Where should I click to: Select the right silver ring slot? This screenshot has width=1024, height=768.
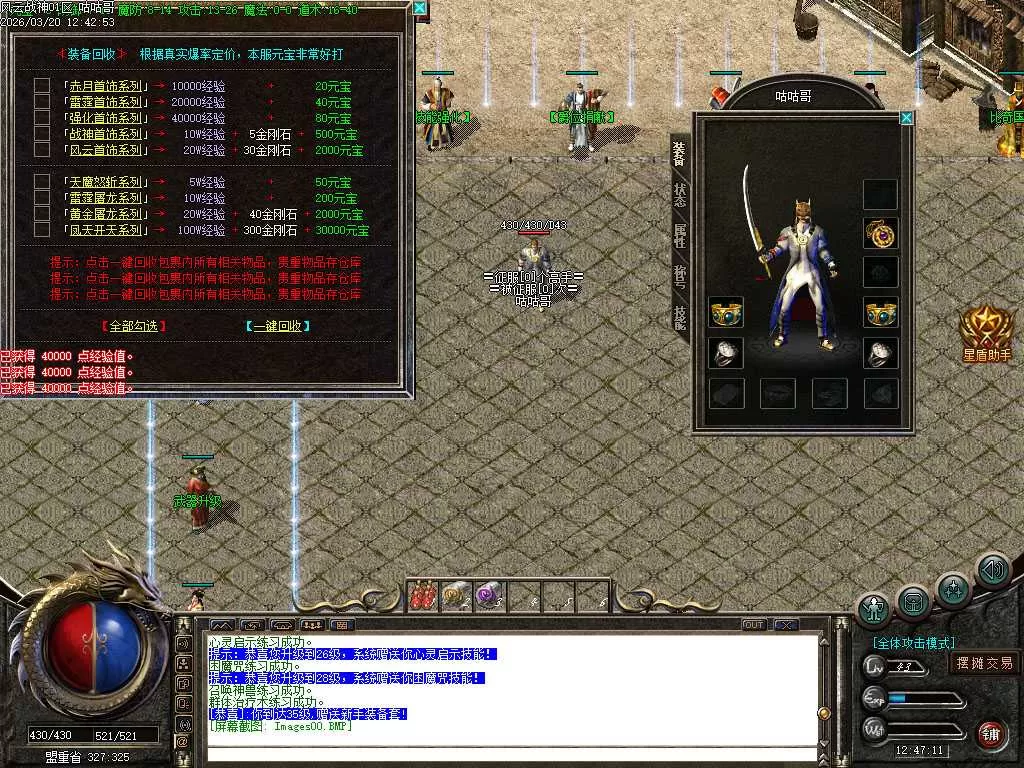point(881,353)
